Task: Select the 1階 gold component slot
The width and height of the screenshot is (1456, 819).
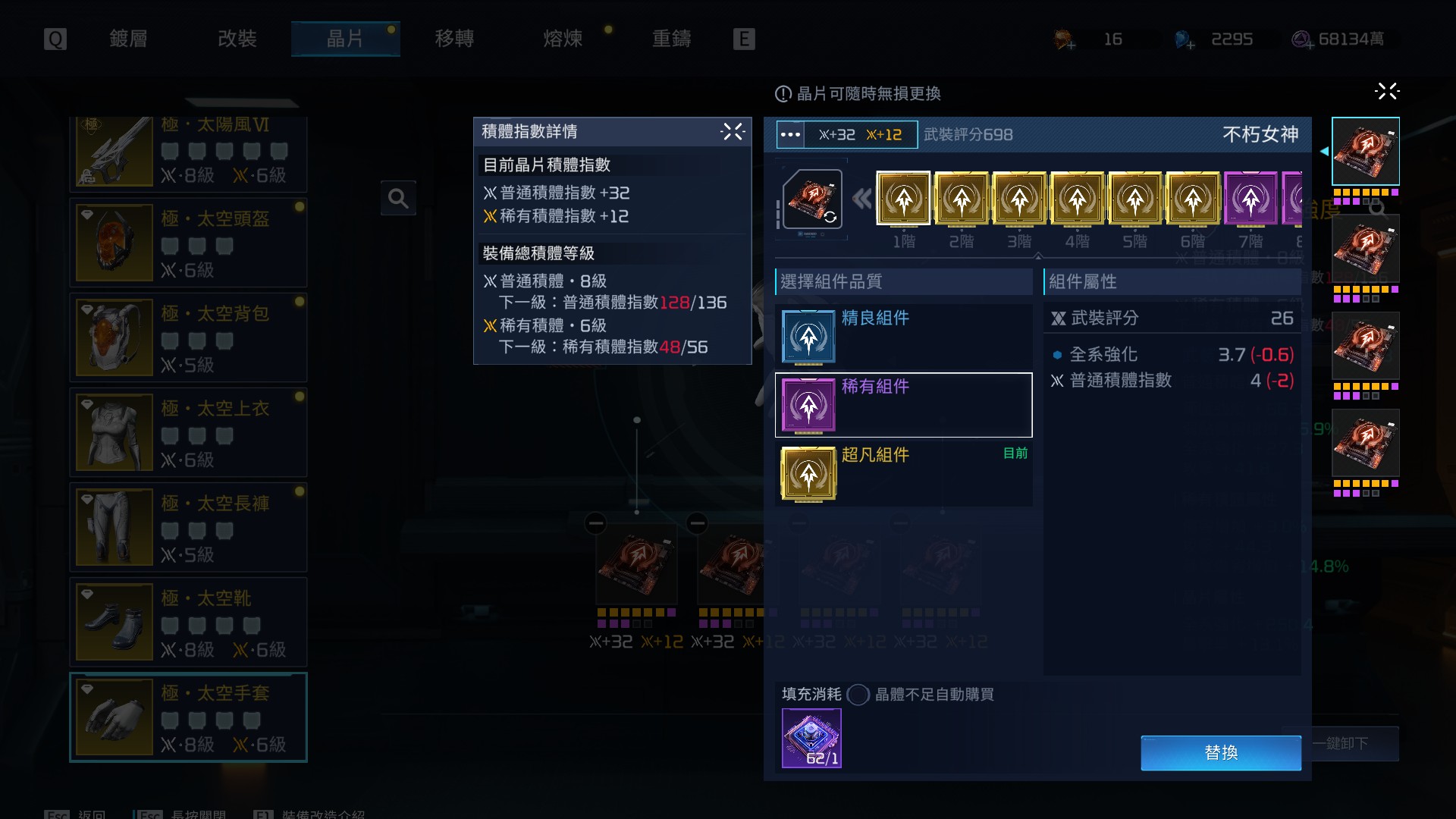Action: point(903,199)
